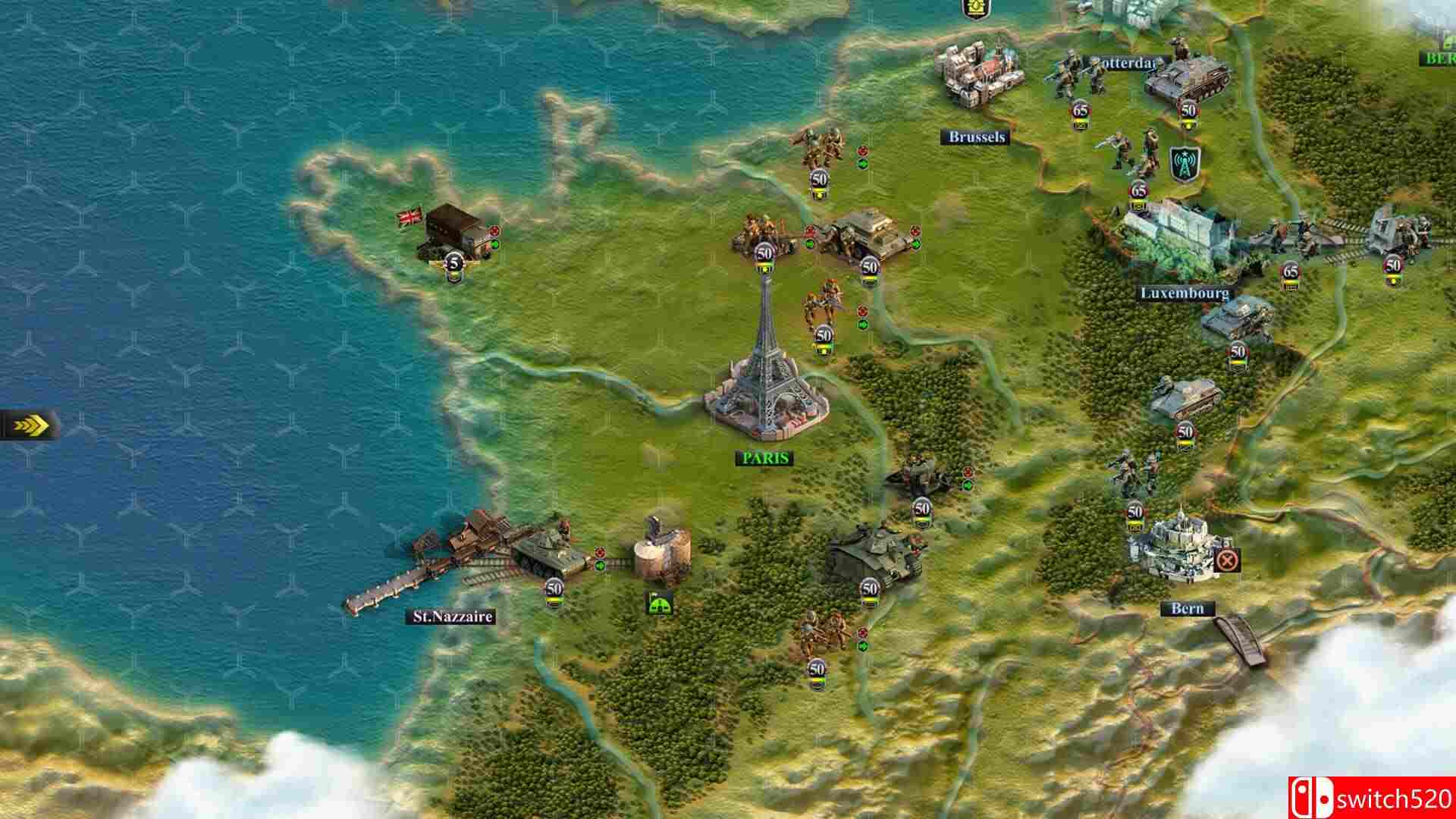Click the PARIS label under the Eiffel Tower

[x=766, y=458]
